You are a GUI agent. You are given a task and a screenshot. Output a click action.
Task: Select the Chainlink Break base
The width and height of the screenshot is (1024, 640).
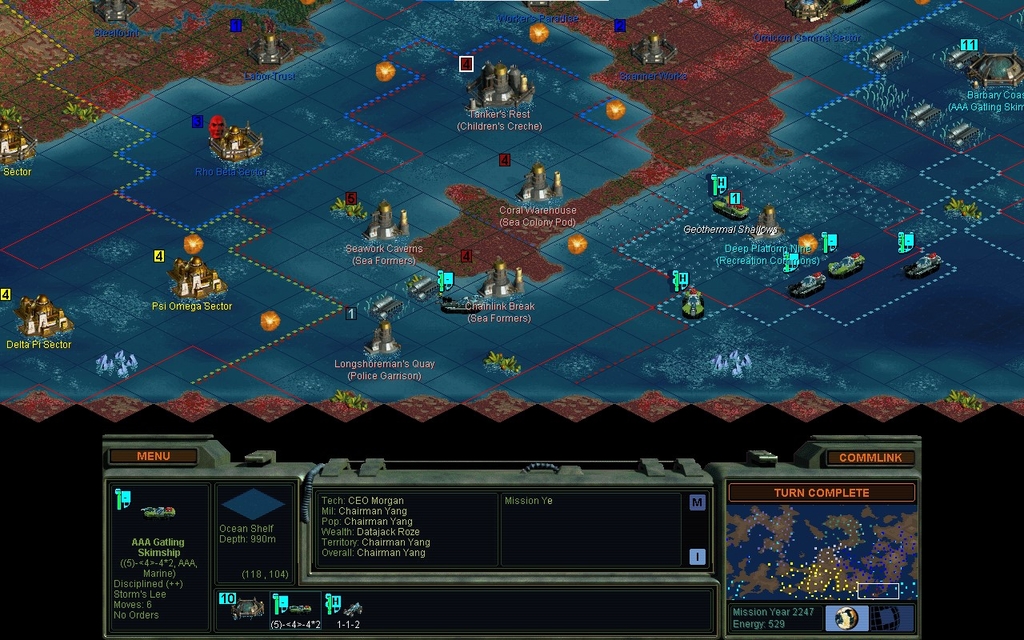pyautogui.click(x=500, y=281)
